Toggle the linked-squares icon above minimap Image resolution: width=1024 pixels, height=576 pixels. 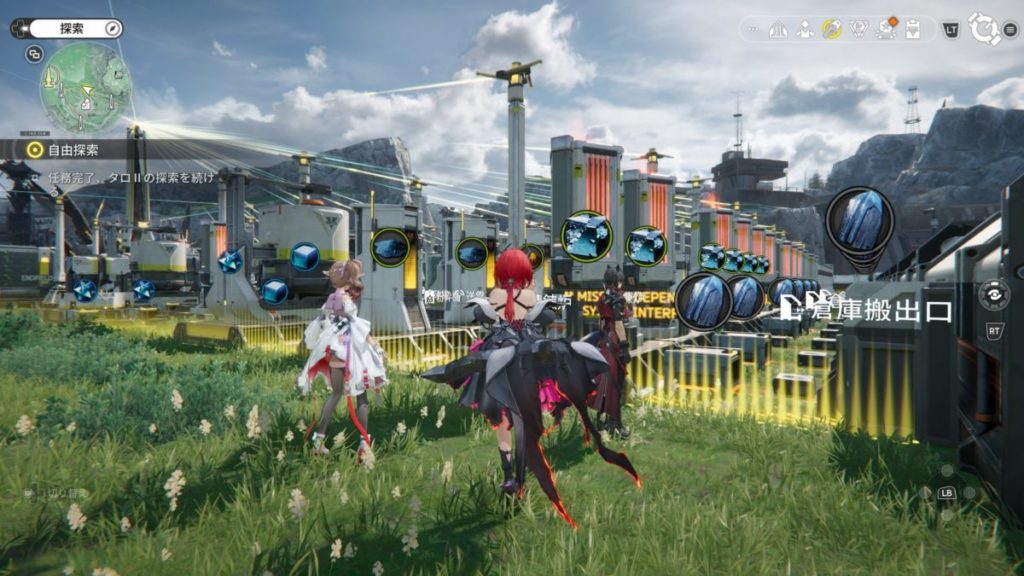(x=35, y=55)
